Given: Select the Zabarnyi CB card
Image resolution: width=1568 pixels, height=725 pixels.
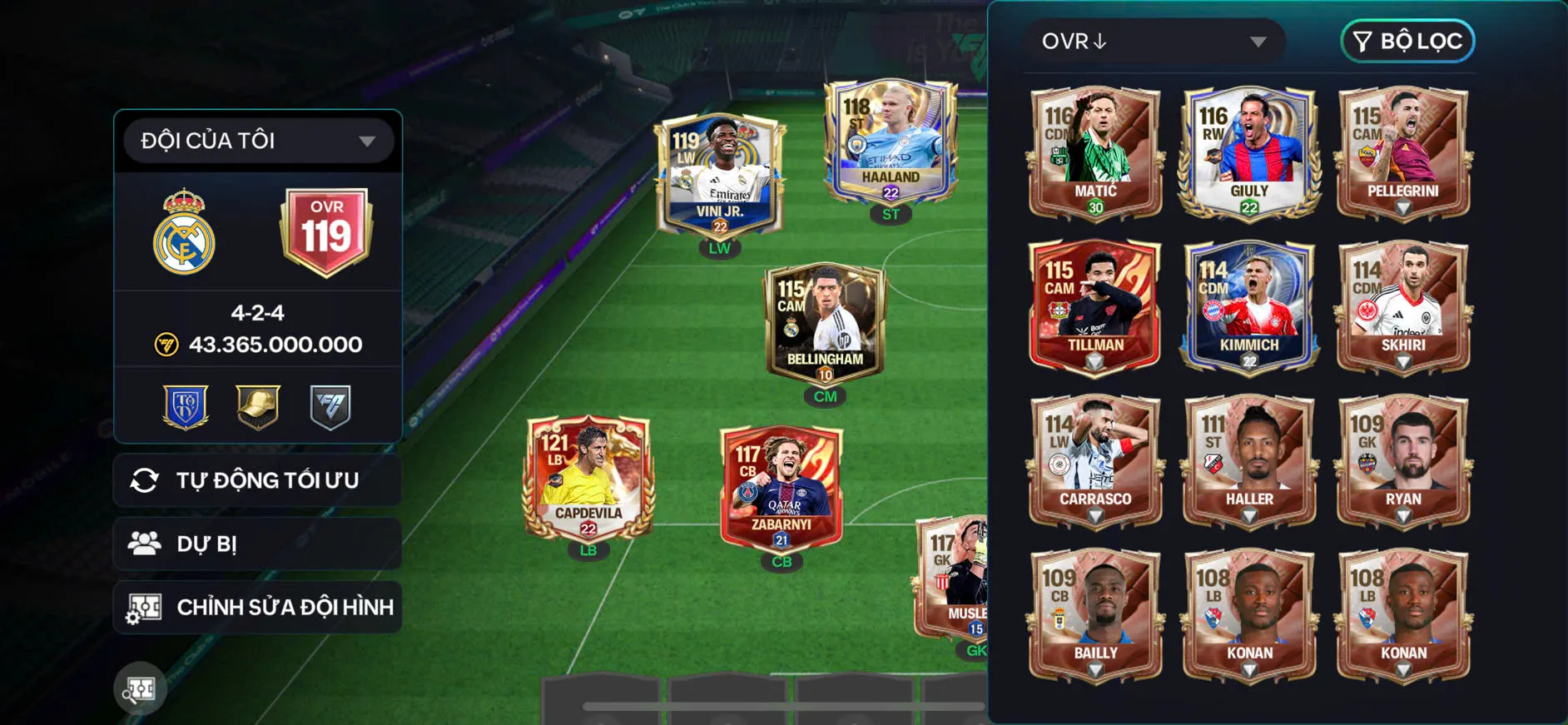Looking at the screenshot, I should 782,488.
